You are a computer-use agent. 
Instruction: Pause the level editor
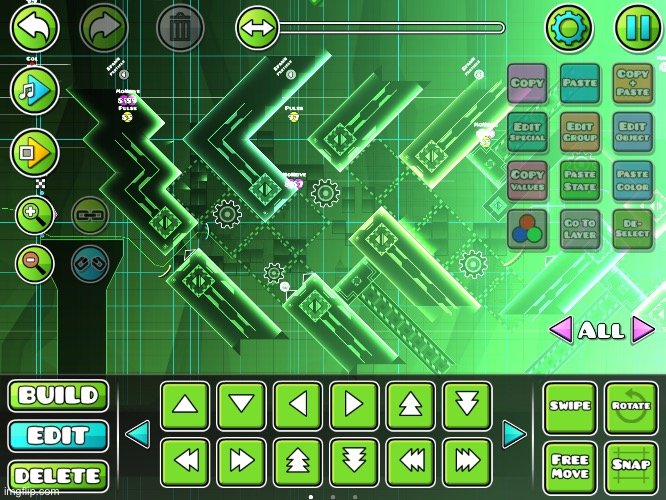tap(637, 28)
